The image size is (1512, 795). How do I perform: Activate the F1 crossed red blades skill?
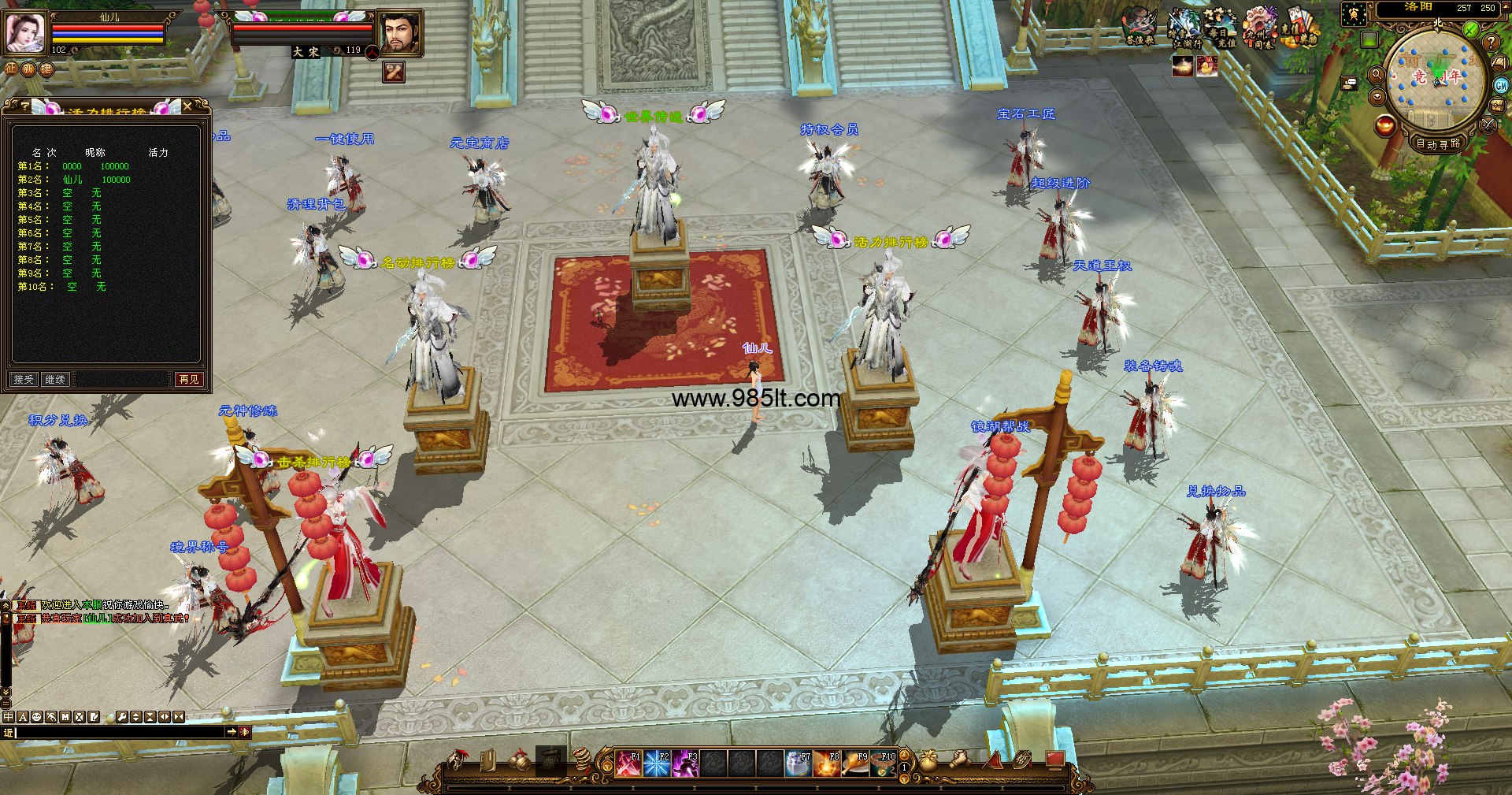point(628,763)
